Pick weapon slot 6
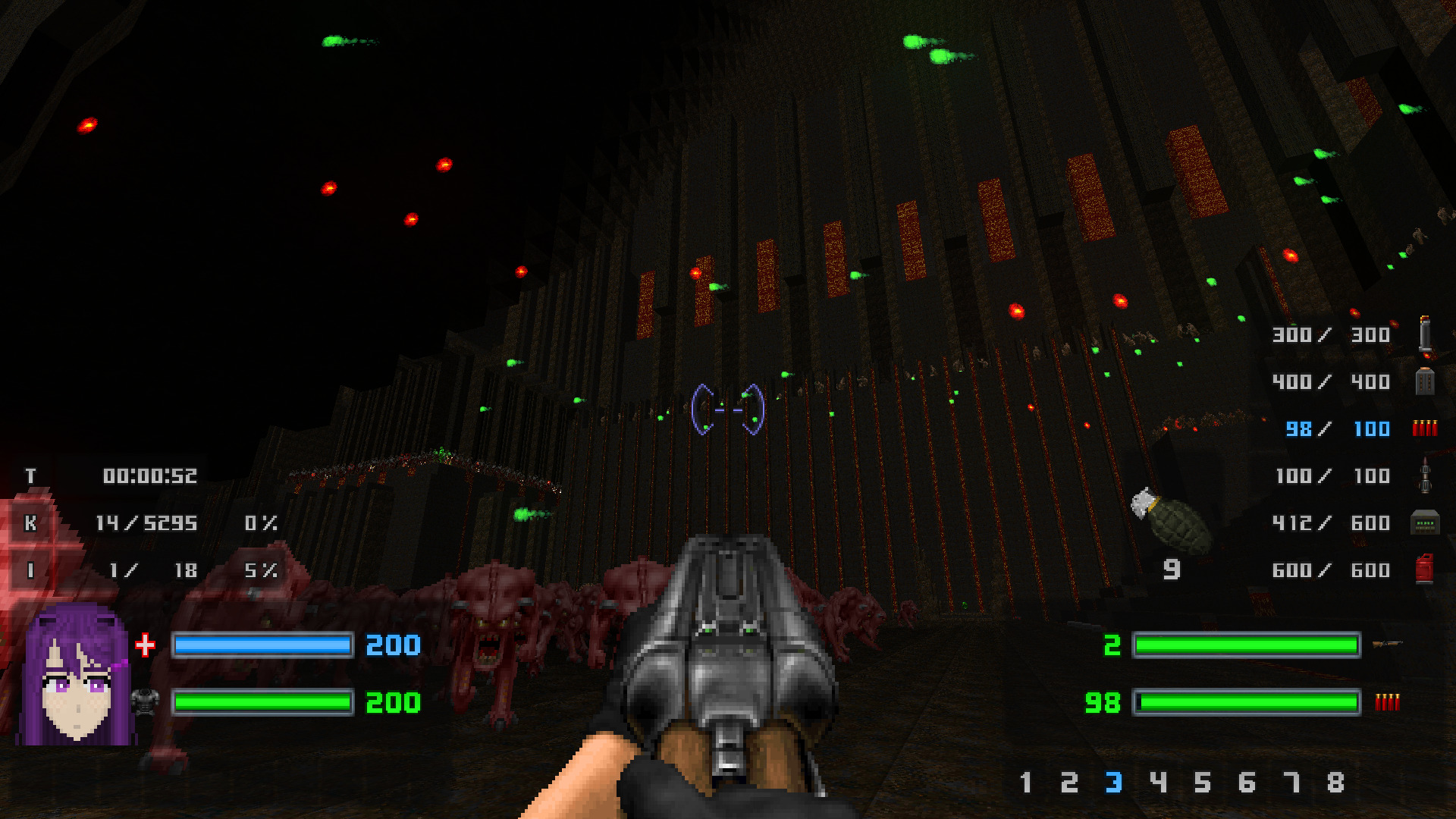The width and height of the screenshot is (1456, 819). pos(1247,782)
